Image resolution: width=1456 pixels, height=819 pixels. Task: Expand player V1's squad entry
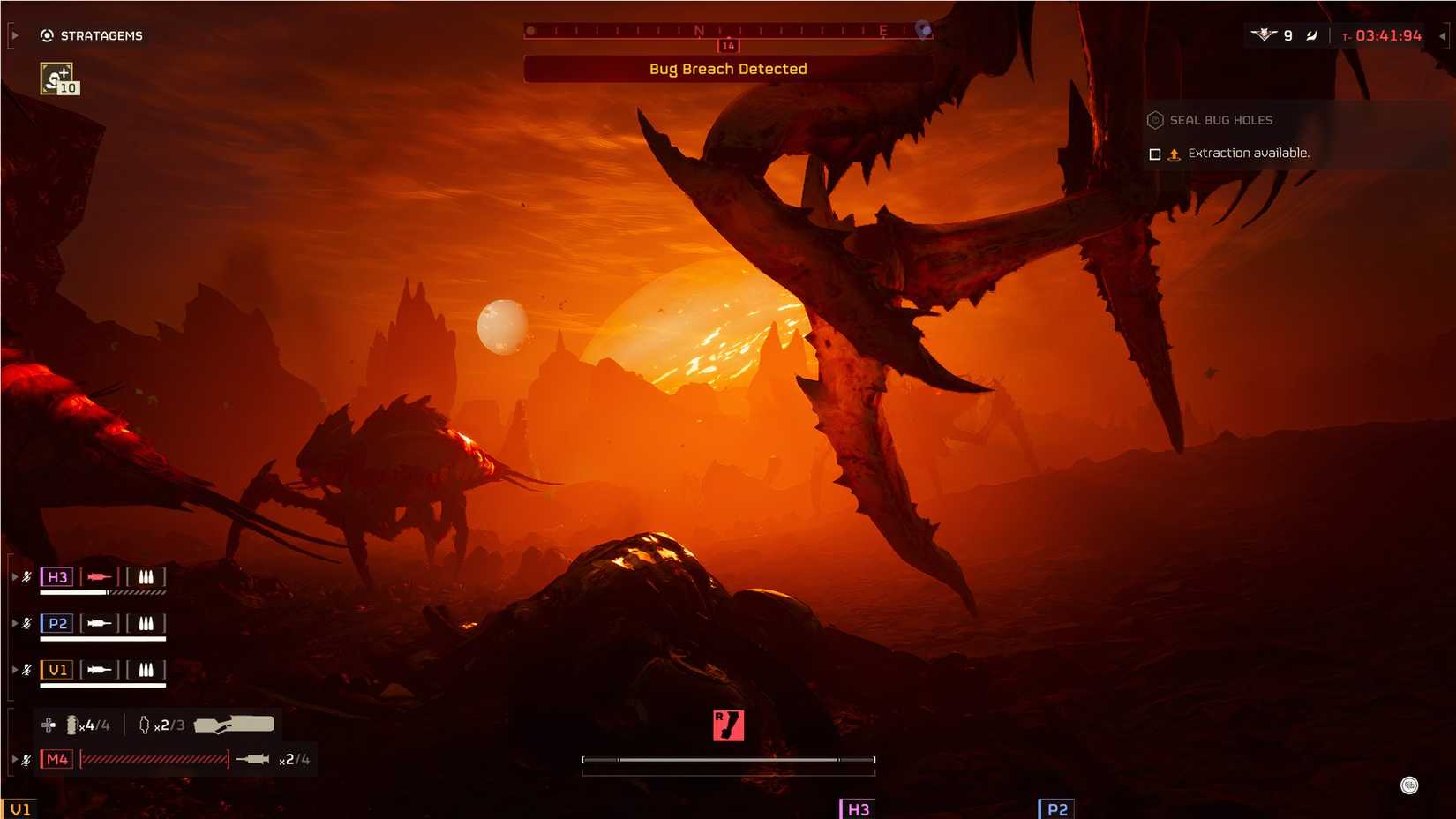[x=15, y=669]
